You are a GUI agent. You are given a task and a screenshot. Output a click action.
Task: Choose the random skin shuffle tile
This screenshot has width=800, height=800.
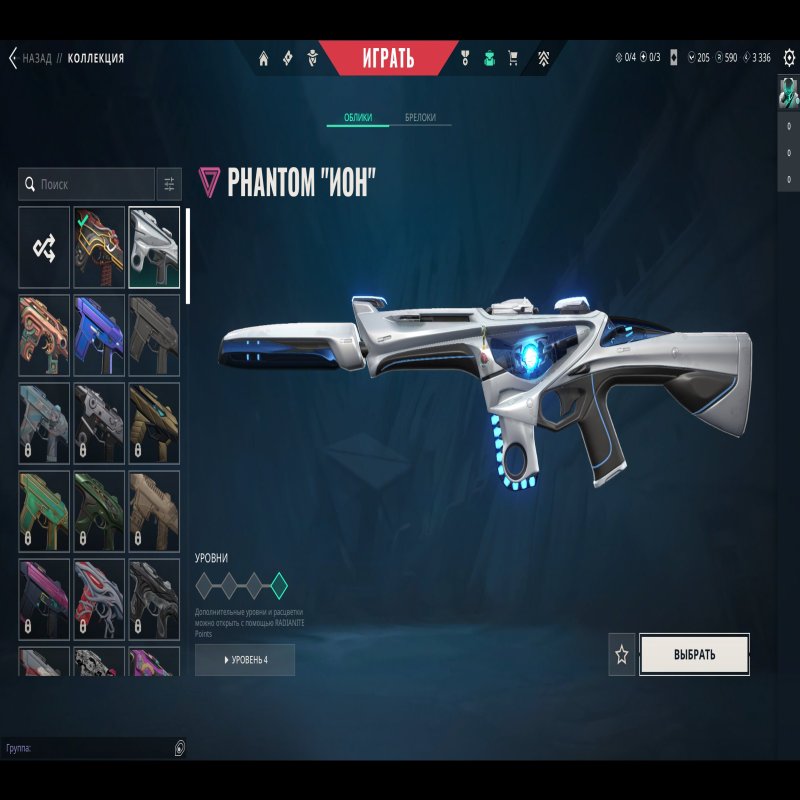[x=44, y=247]
